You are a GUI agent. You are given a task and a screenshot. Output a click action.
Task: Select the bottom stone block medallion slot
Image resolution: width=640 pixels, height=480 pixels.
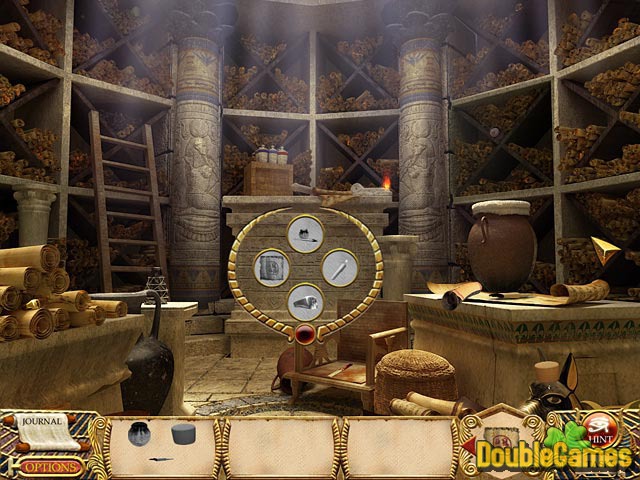pos(304,301)
